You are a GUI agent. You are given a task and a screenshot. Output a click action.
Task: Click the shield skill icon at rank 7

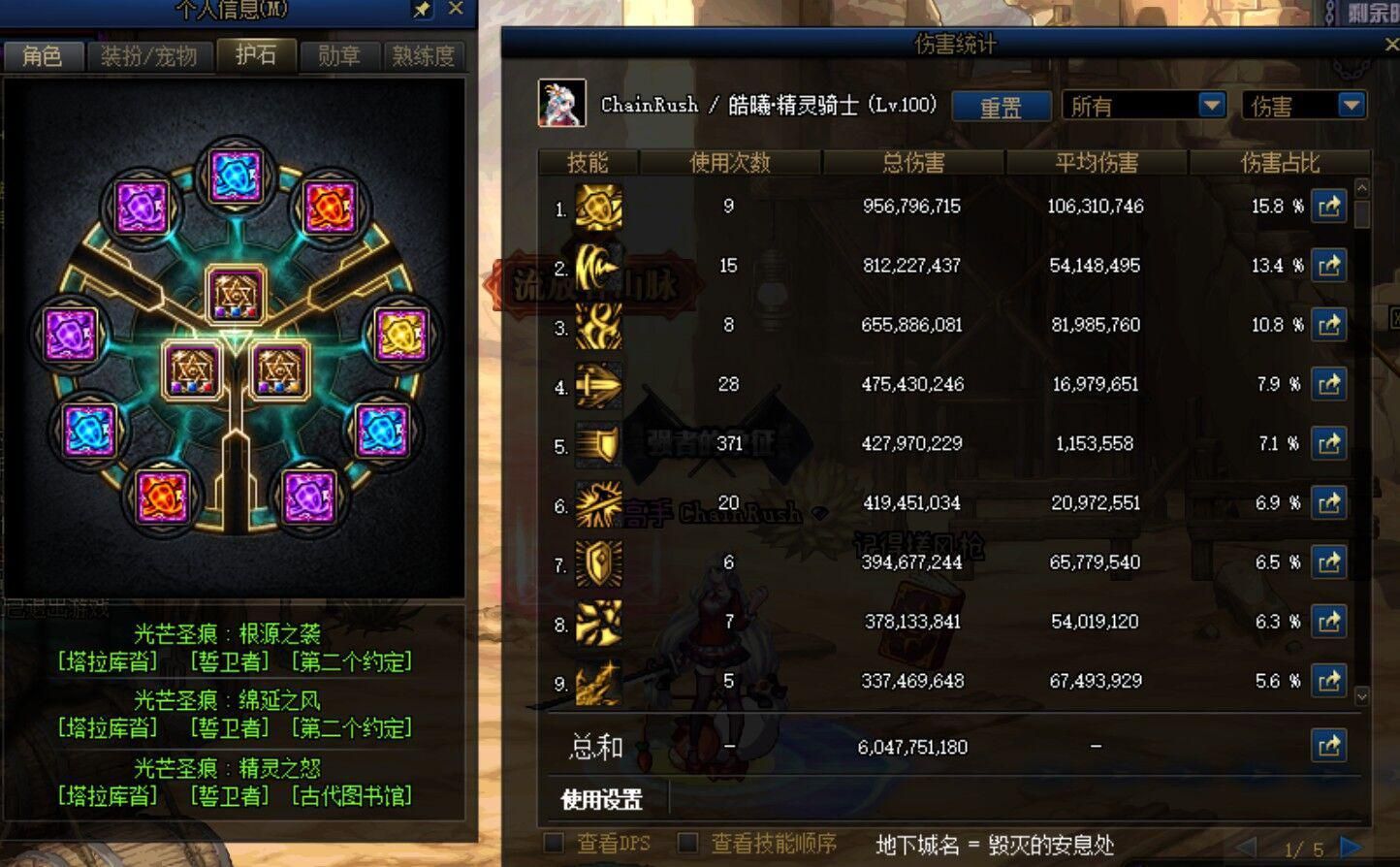(x=598, y=562)
